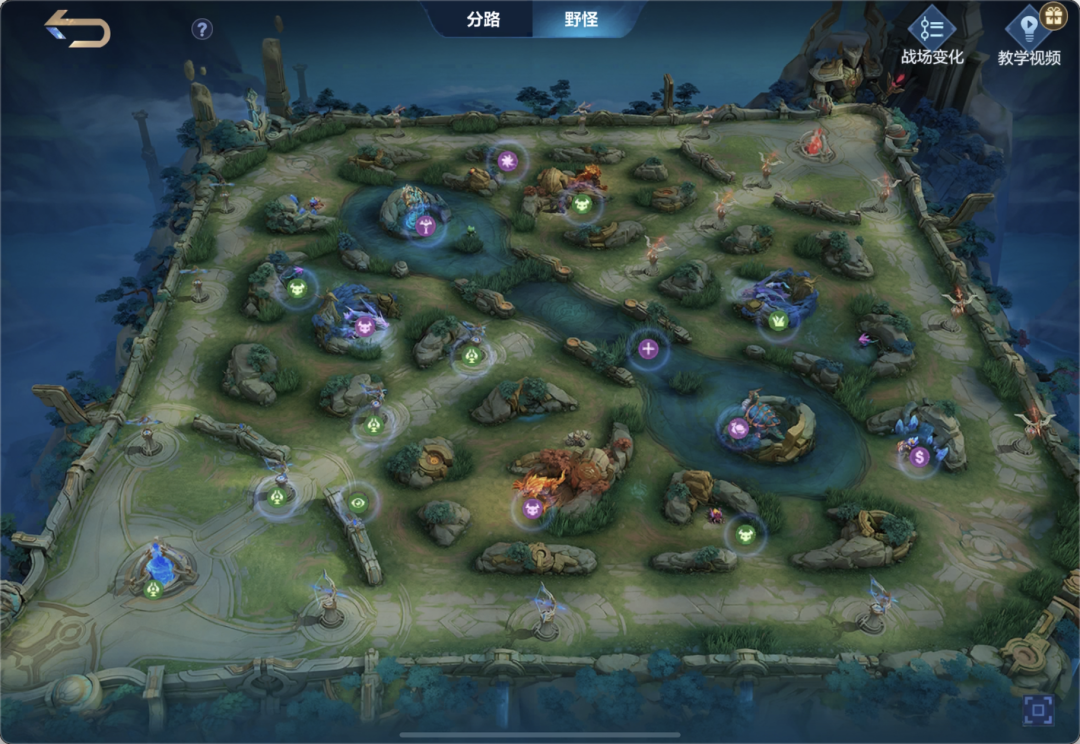Watch the 教学视频 tutorial videos
This screenshot has height=744, width=1080.
click(x=1029, y=37)
